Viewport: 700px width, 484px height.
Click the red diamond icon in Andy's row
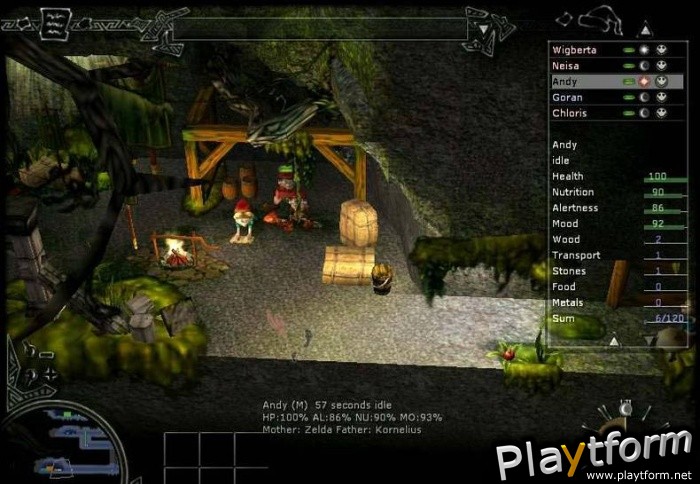(x=645, y=81)
